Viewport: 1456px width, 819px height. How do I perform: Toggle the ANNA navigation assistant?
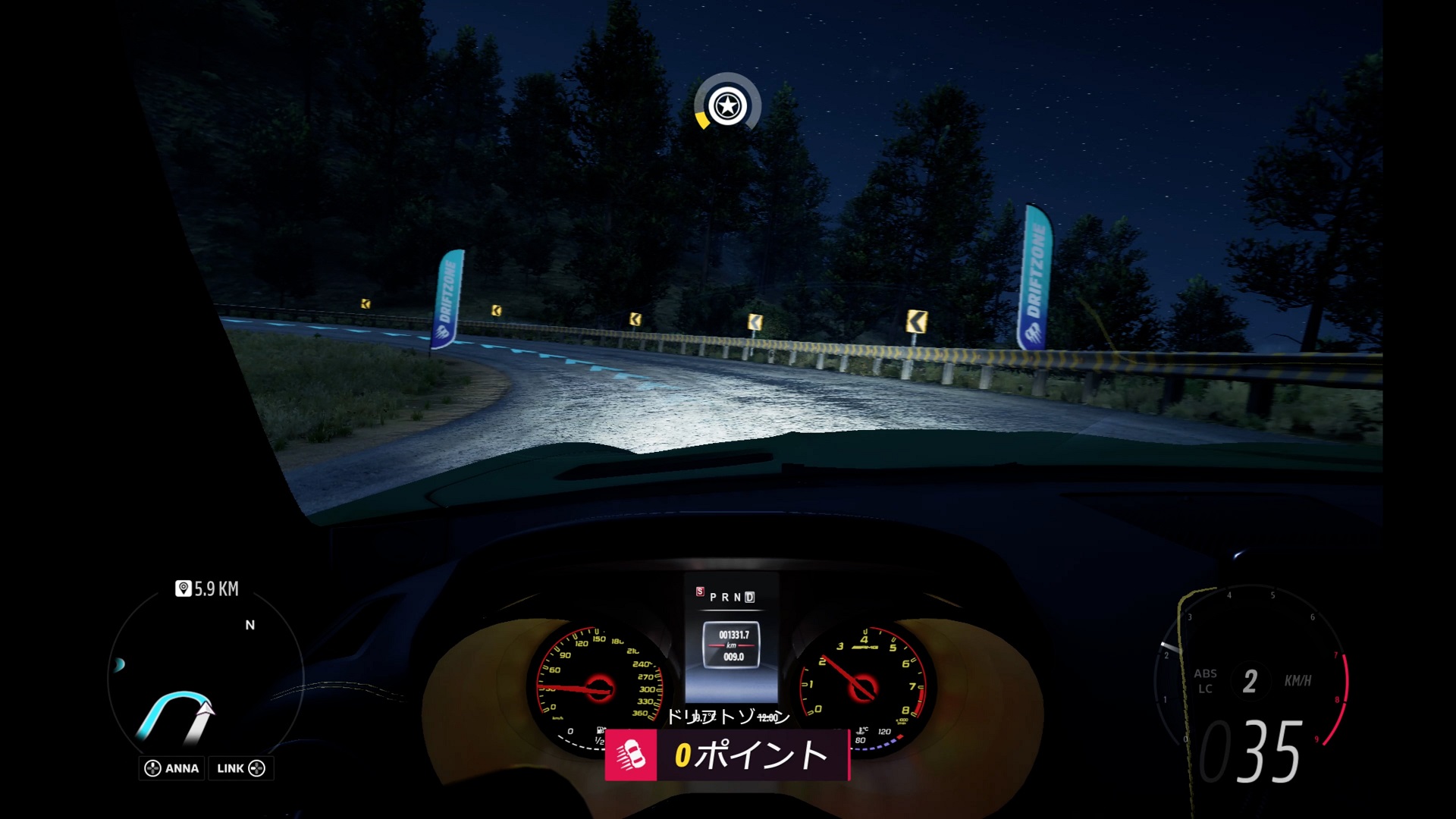click(171, 768)
